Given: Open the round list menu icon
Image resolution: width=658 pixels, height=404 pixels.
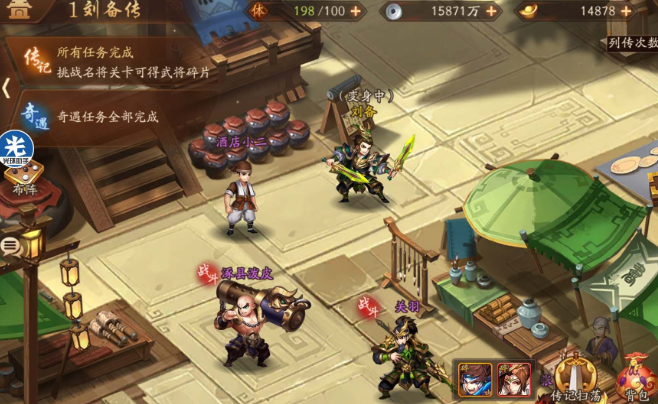Looking at the screenshot, I should coord(9,244).
